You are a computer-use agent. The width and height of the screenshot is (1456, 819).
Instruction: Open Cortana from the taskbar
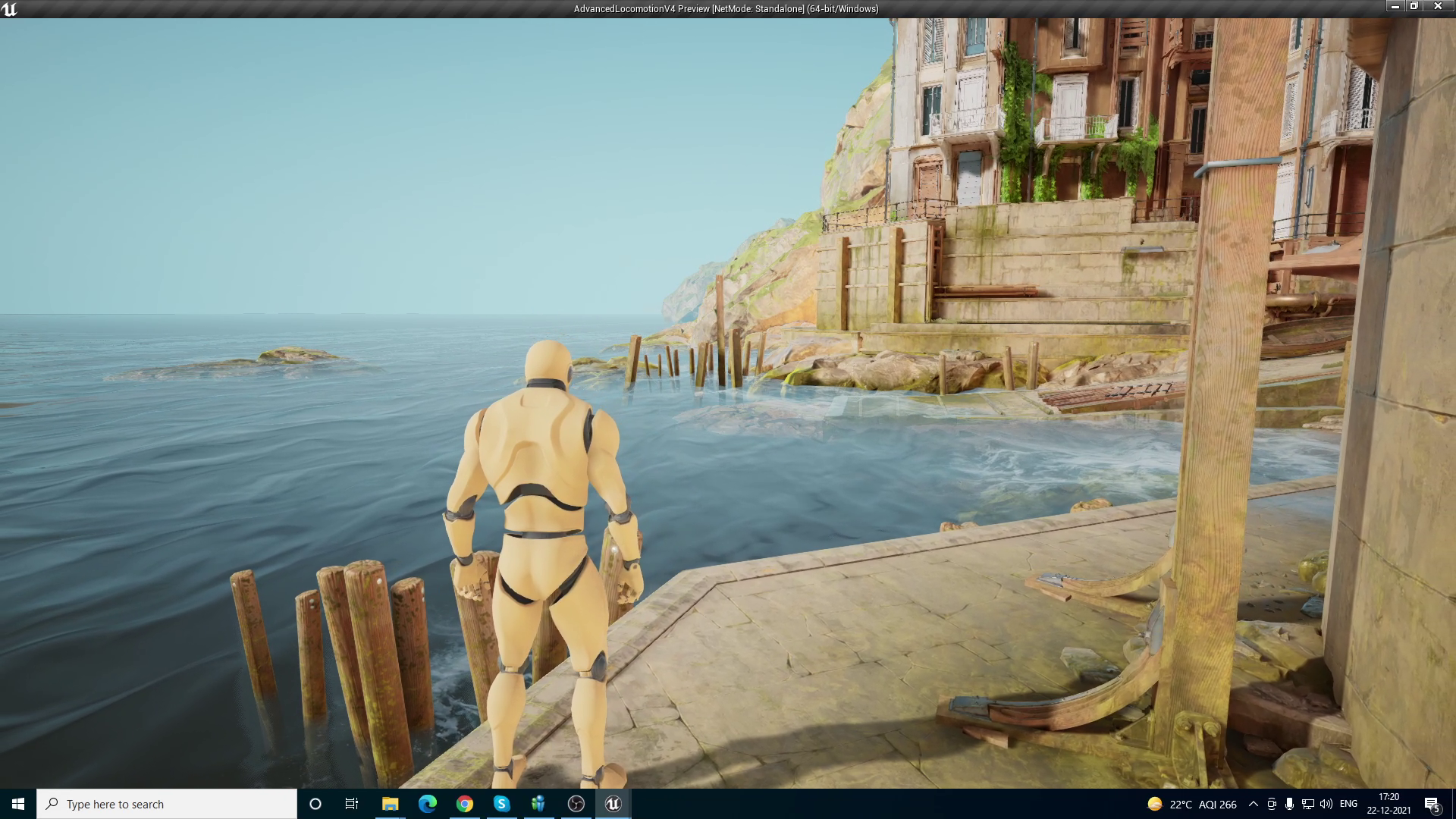(x=315, y=804)
